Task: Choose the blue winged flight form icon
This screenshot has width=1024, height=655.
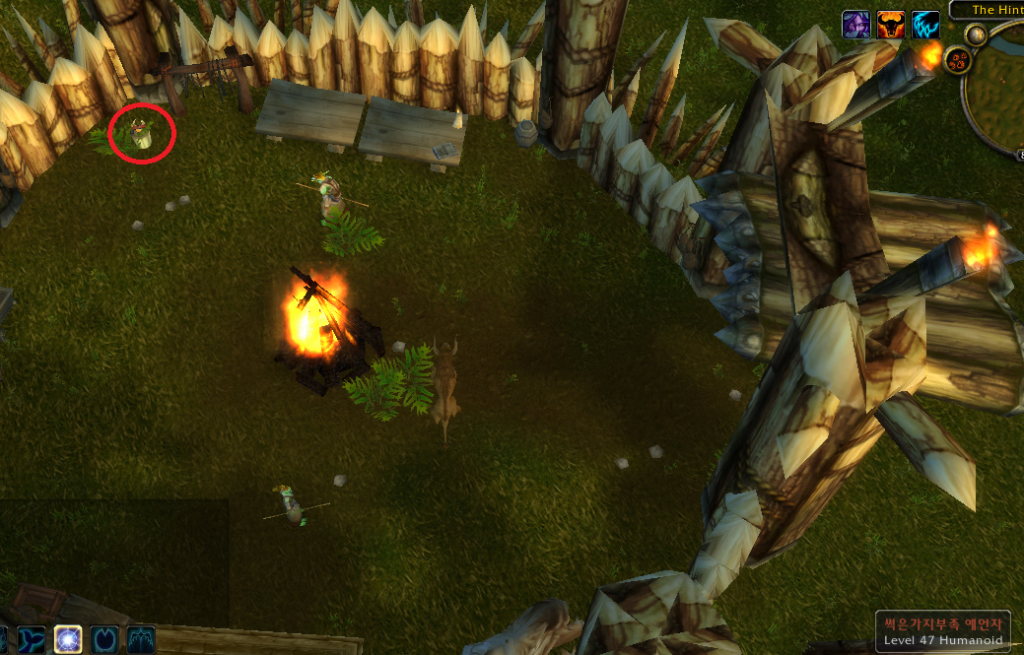Action: pos(140,638)
